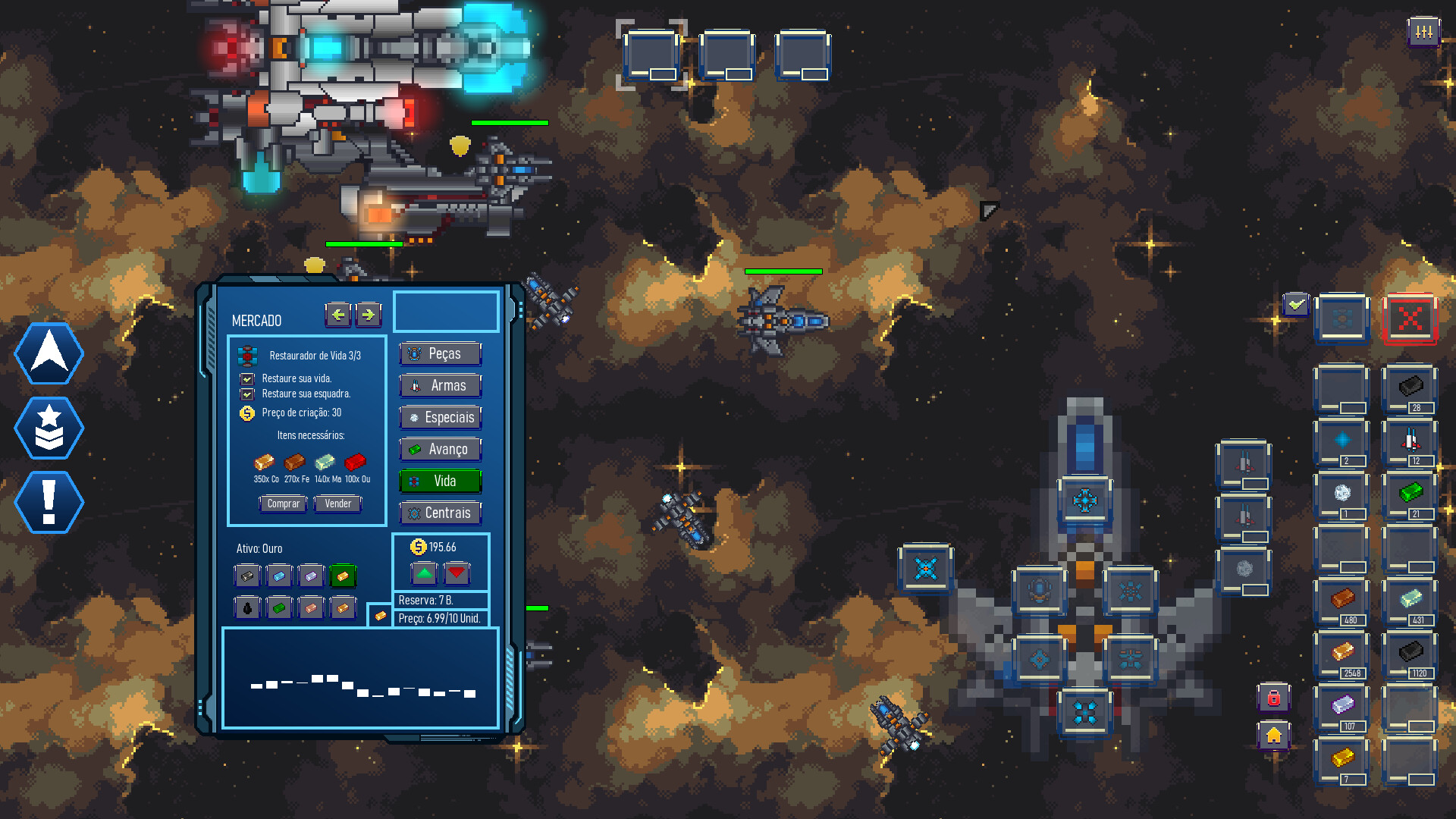Click the right arrow in the Mercado header
Screen dimensions: 1456x819
coord(369,315)
